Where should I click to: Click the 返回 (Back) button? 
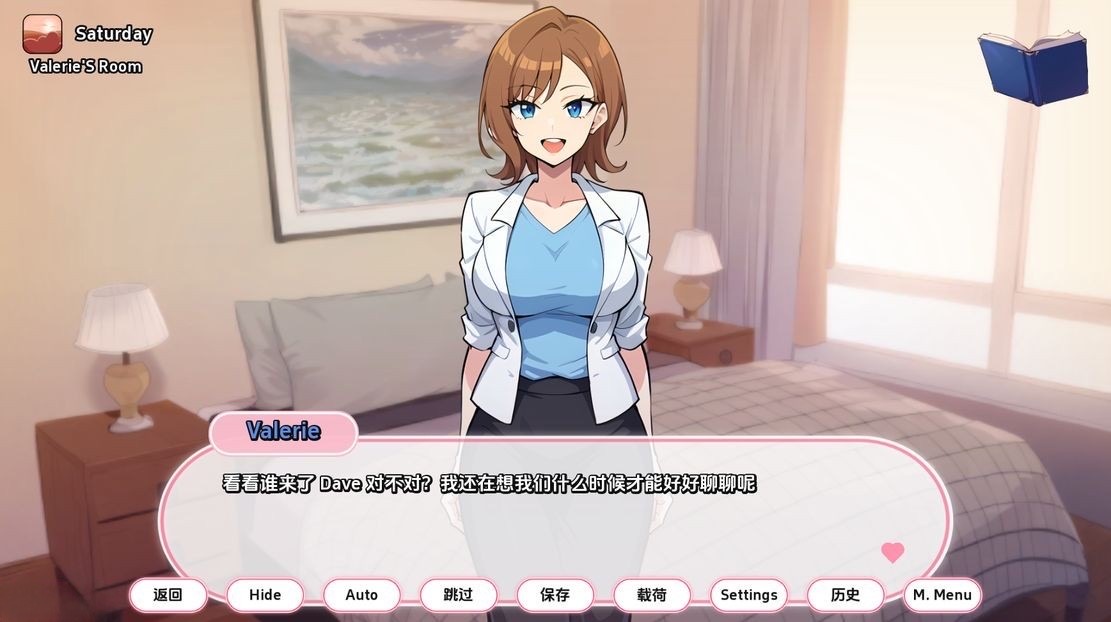[168, 595]
